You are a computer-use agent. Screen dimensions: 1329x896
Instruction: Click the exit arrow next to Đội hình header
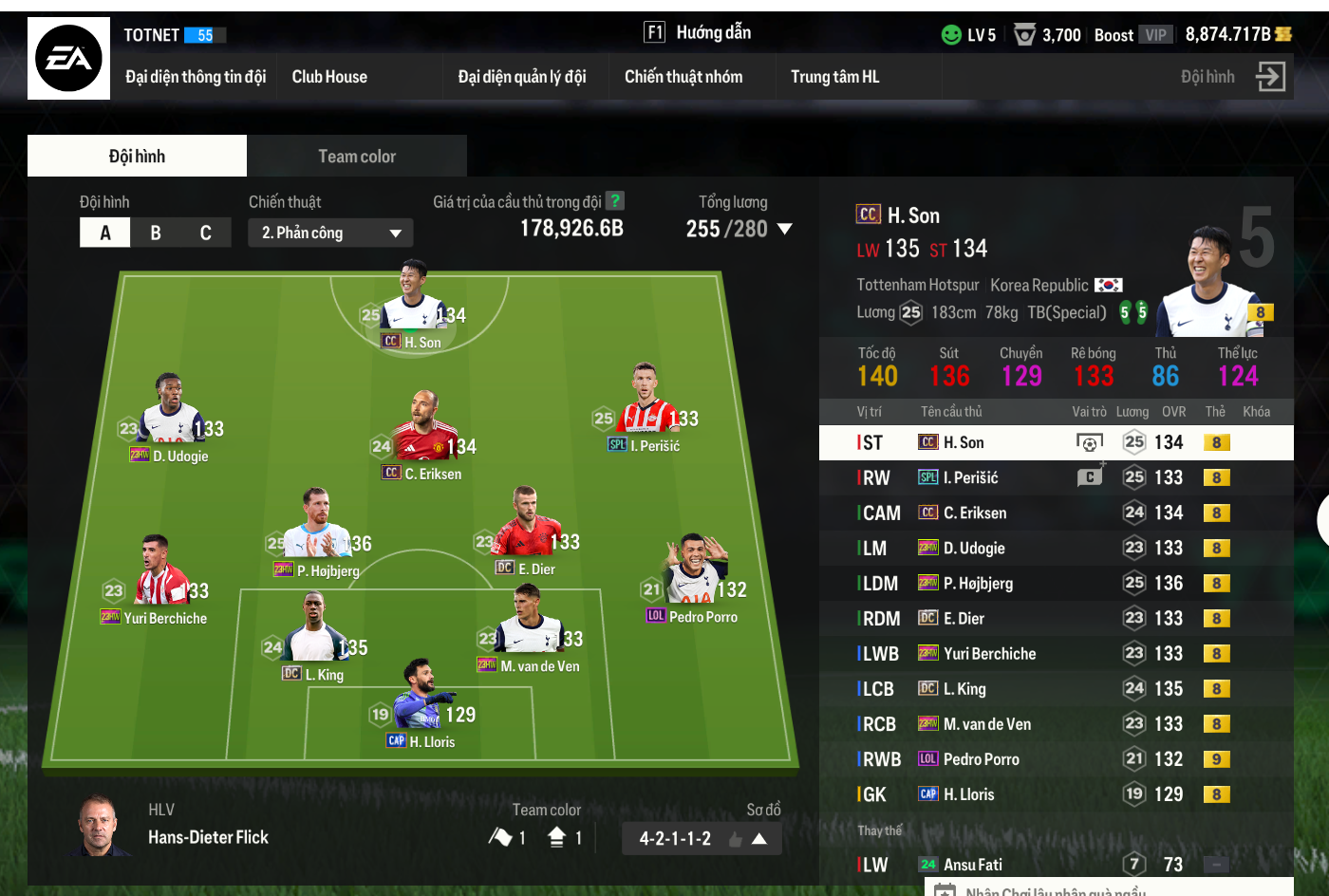1270,77
